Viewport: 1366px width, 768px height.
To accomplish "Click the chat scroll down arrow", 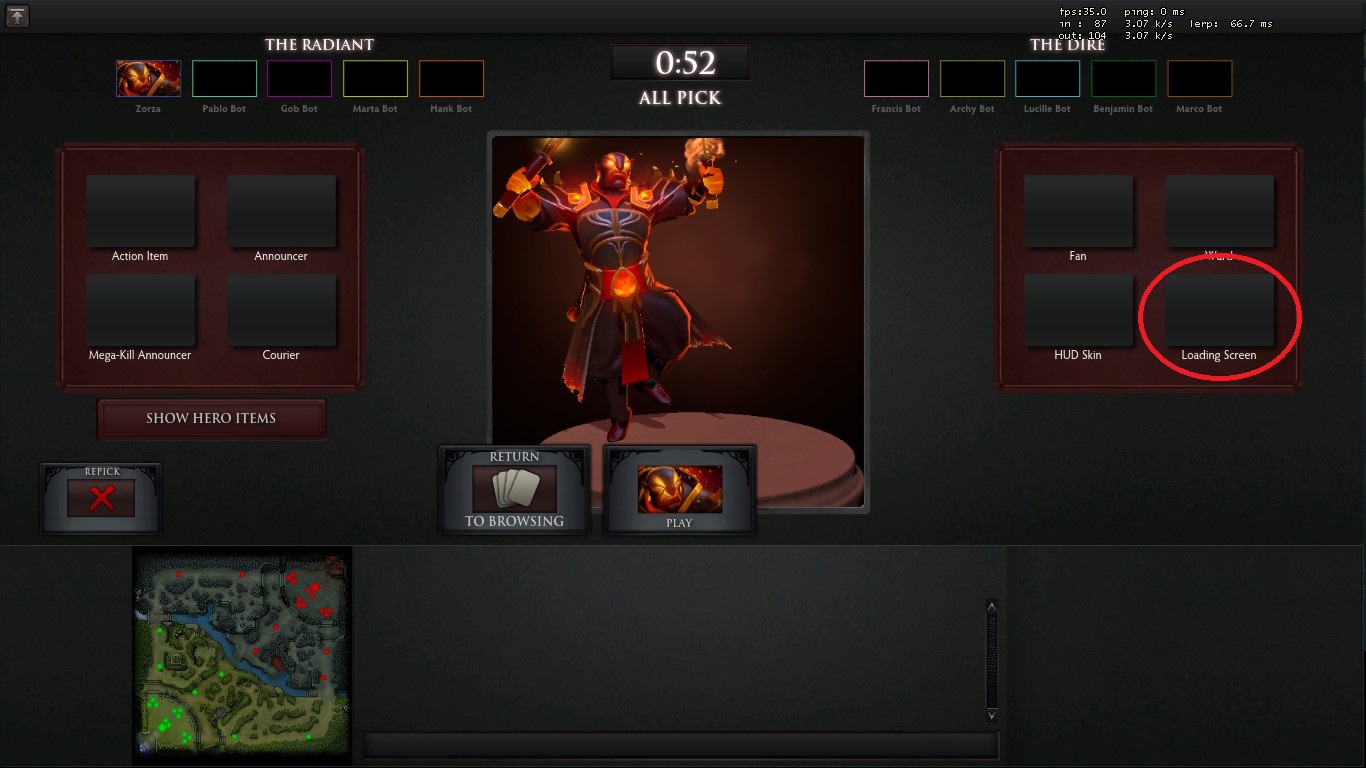I will (x=991, y=715).
